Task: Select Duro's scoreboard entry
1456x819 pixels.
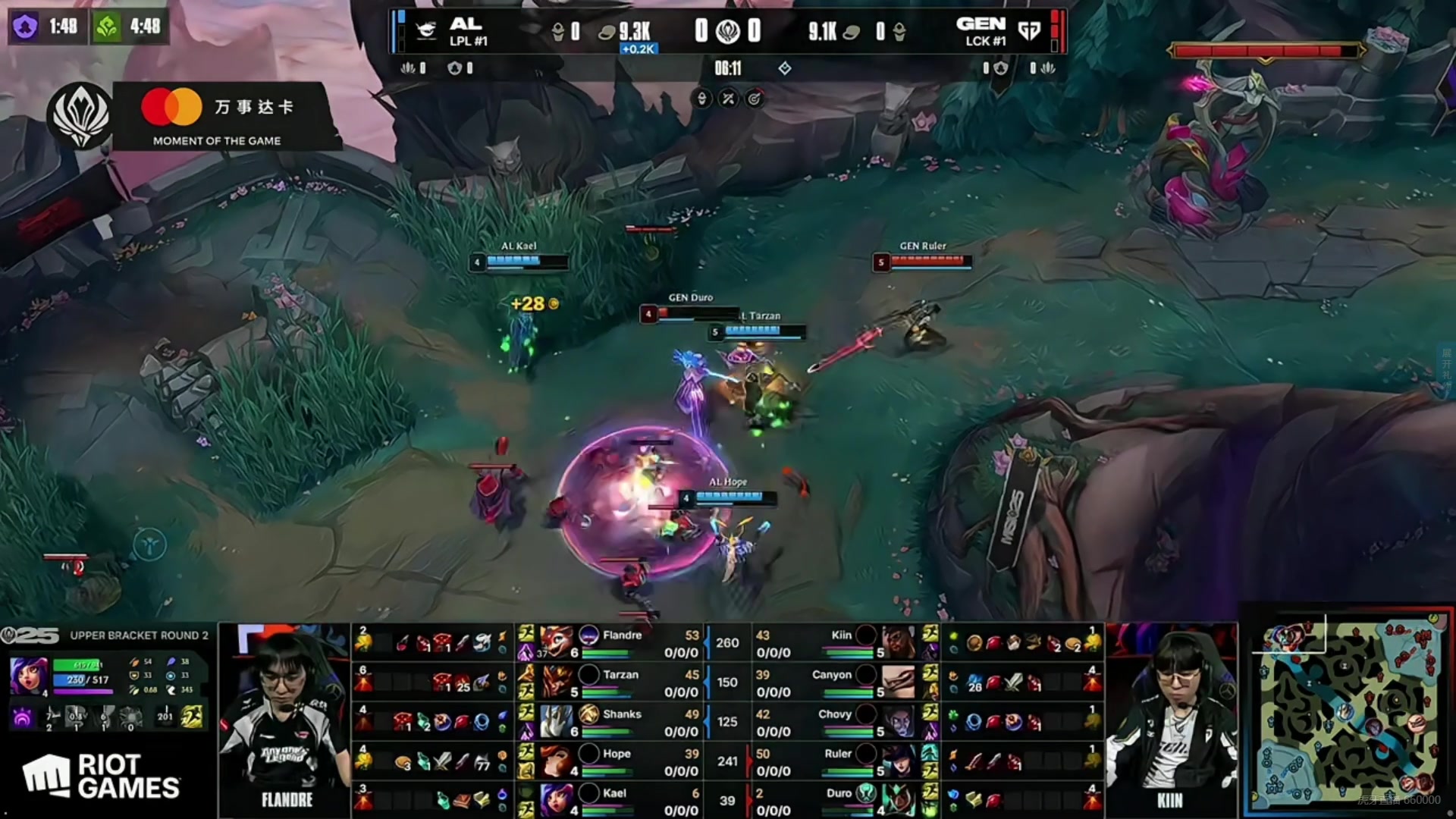Action: coord(839,793)
